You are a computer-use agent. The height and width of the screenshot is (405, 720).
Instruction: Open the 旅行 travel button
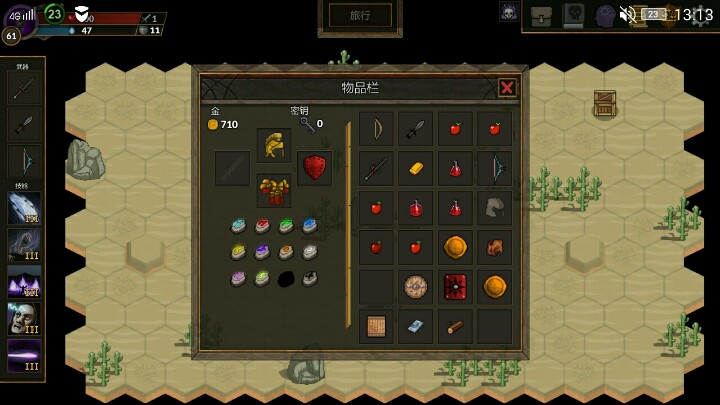(x=360, y=15)
